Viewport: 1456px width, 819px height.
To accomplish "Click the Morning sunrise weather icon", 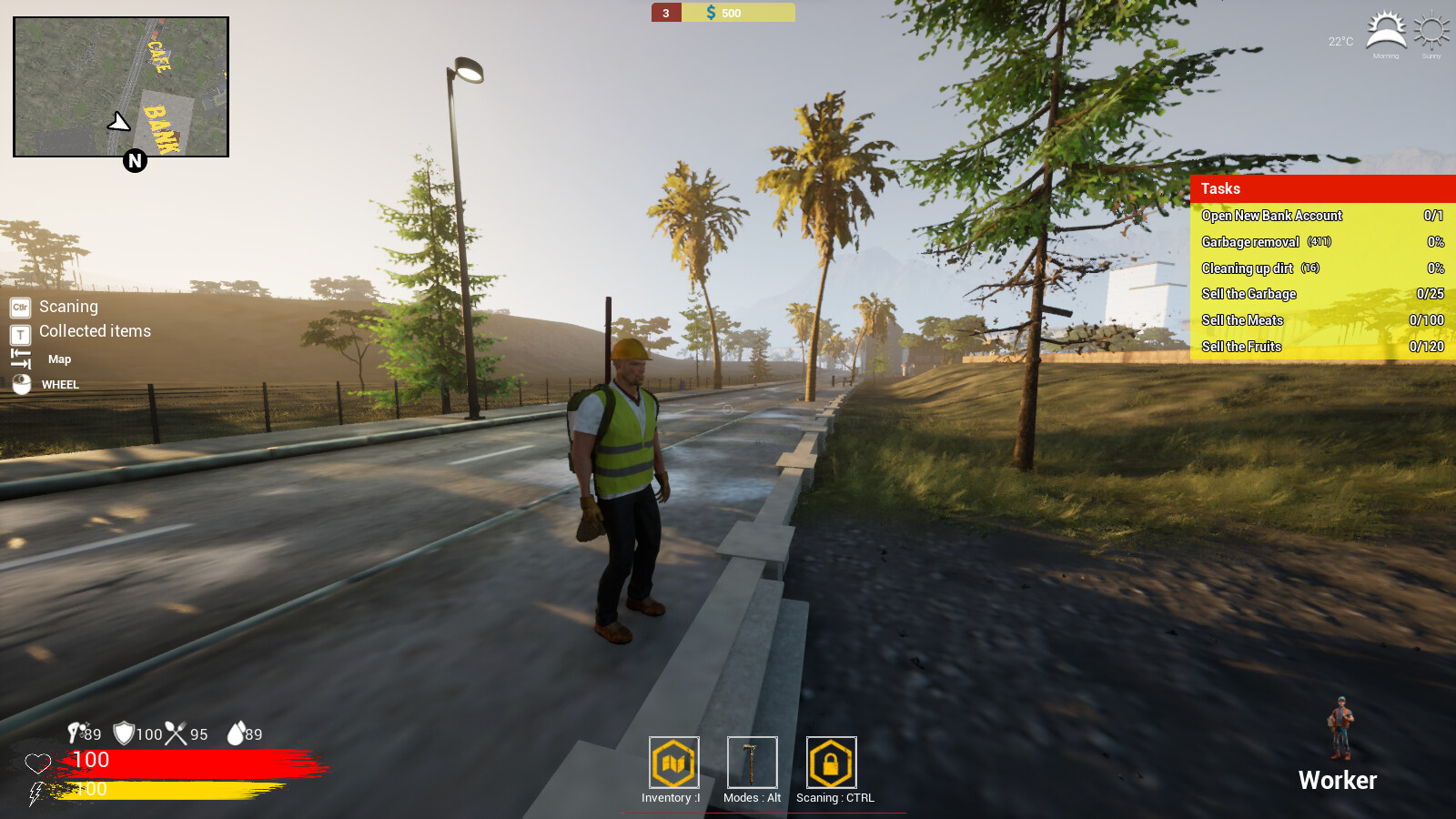I will pos(1386,27).
